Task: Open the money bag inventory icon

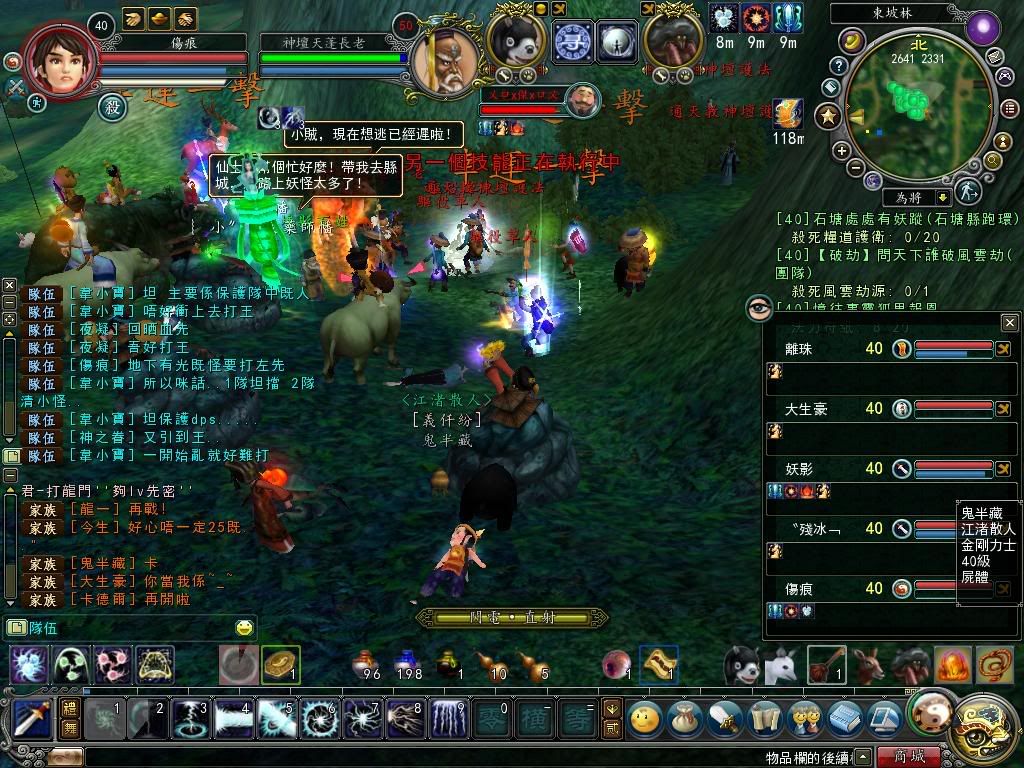Action: (684, 718)
